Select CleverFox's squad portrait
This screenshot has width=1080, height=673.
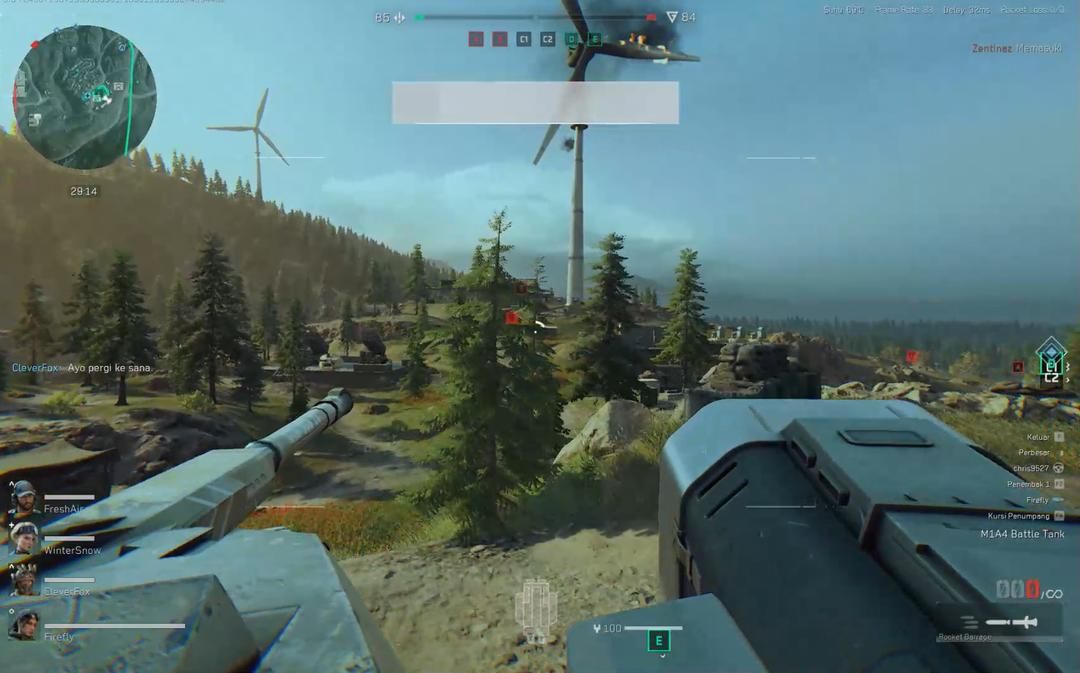click(x=24, y=581)
